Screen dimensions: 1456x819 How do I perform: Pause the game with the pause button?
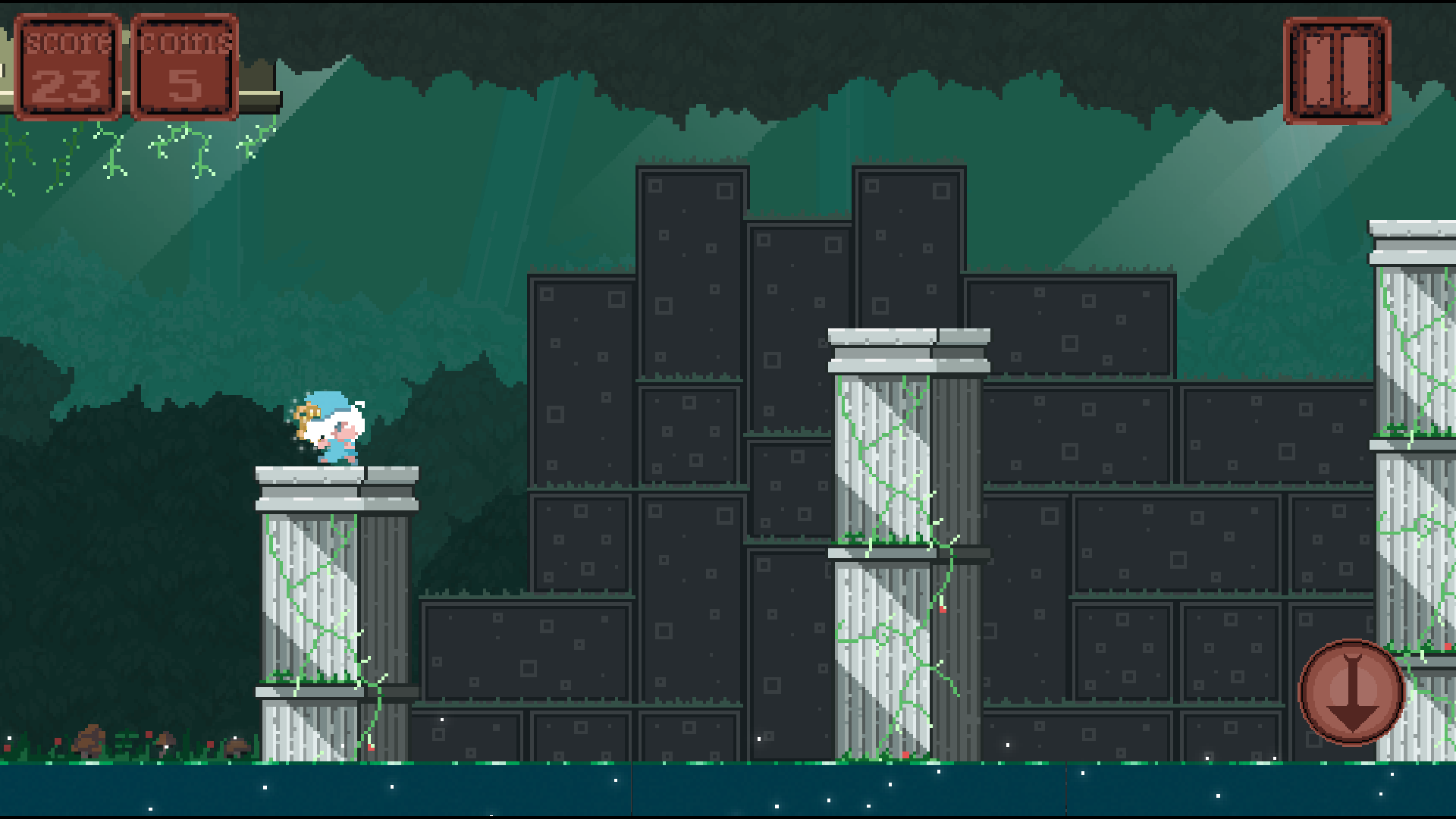coord(1337,71)
